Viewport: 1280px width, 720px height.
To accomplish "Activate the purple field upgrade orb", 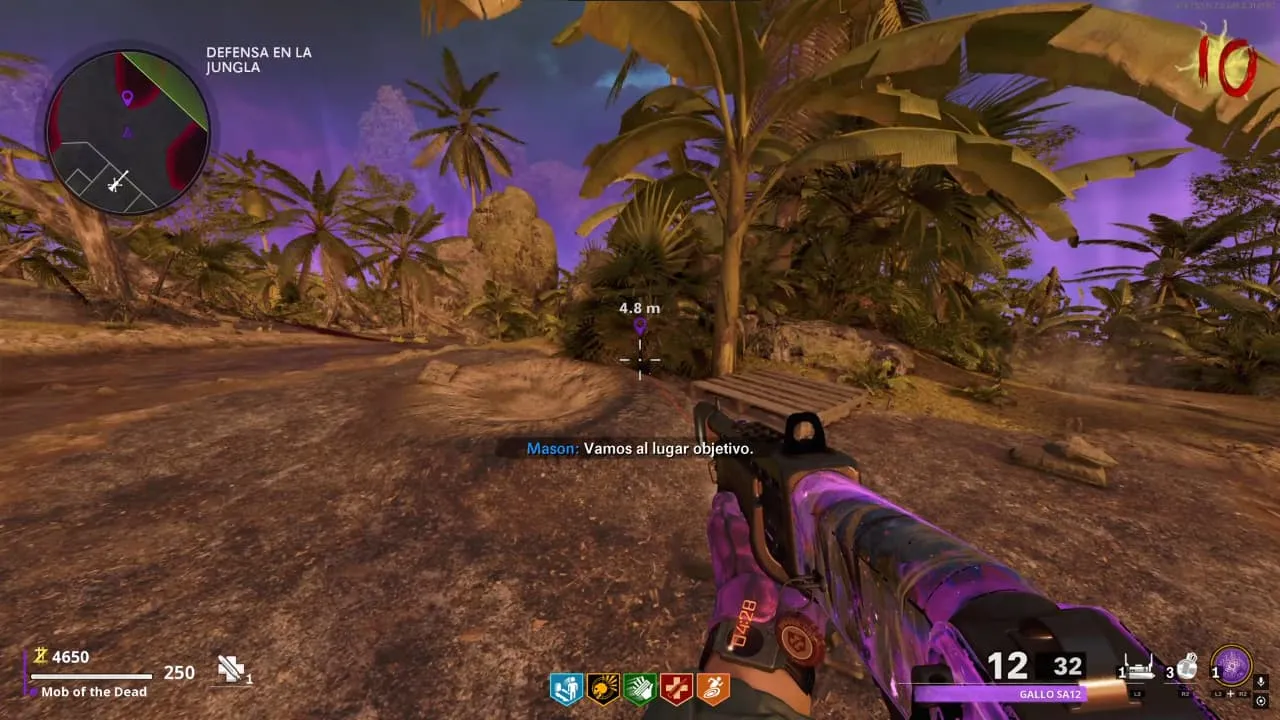I will click(x=1231, y=665).
